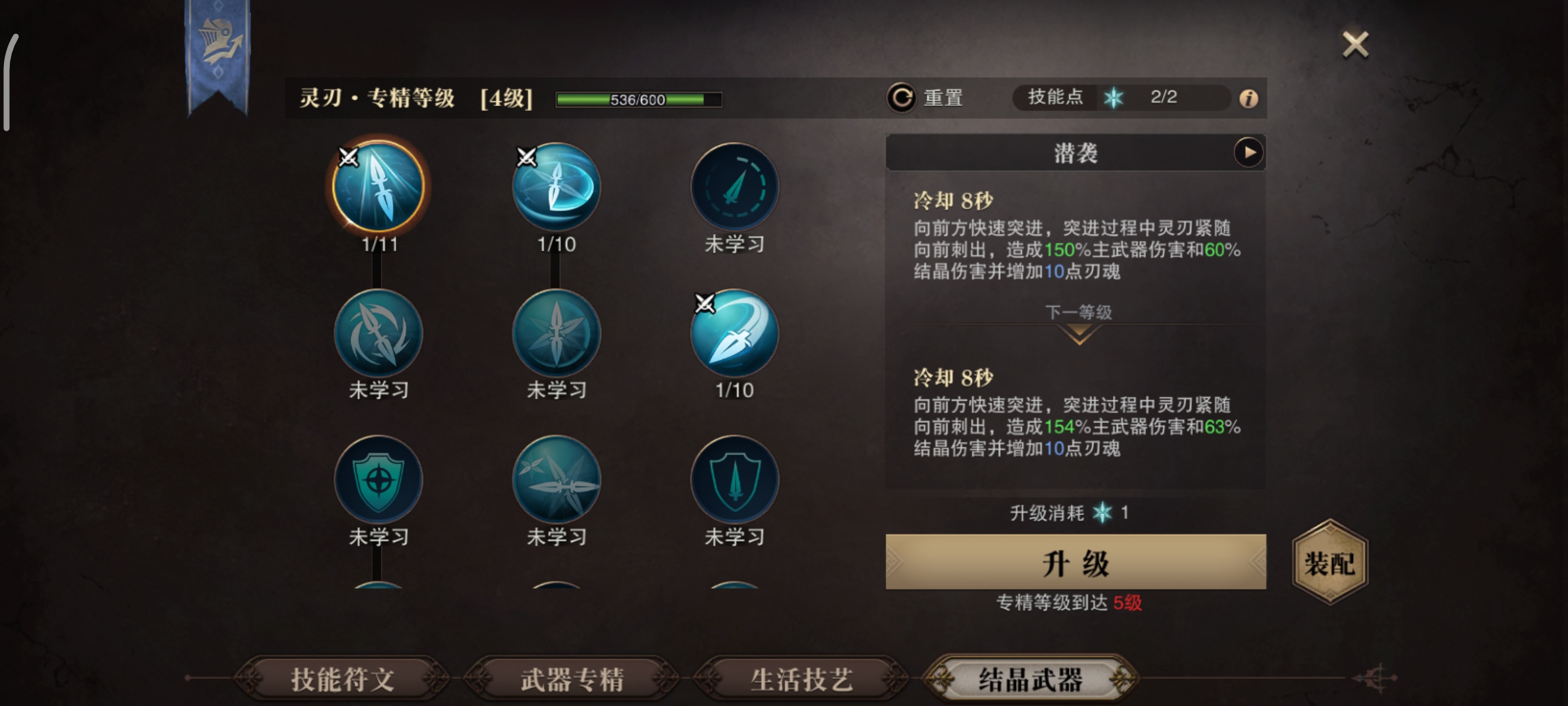The height and width of the screenshot is (706, 1568).
Task: Open the 技能点 info tooltip
Action: [x=1249, y=97]
